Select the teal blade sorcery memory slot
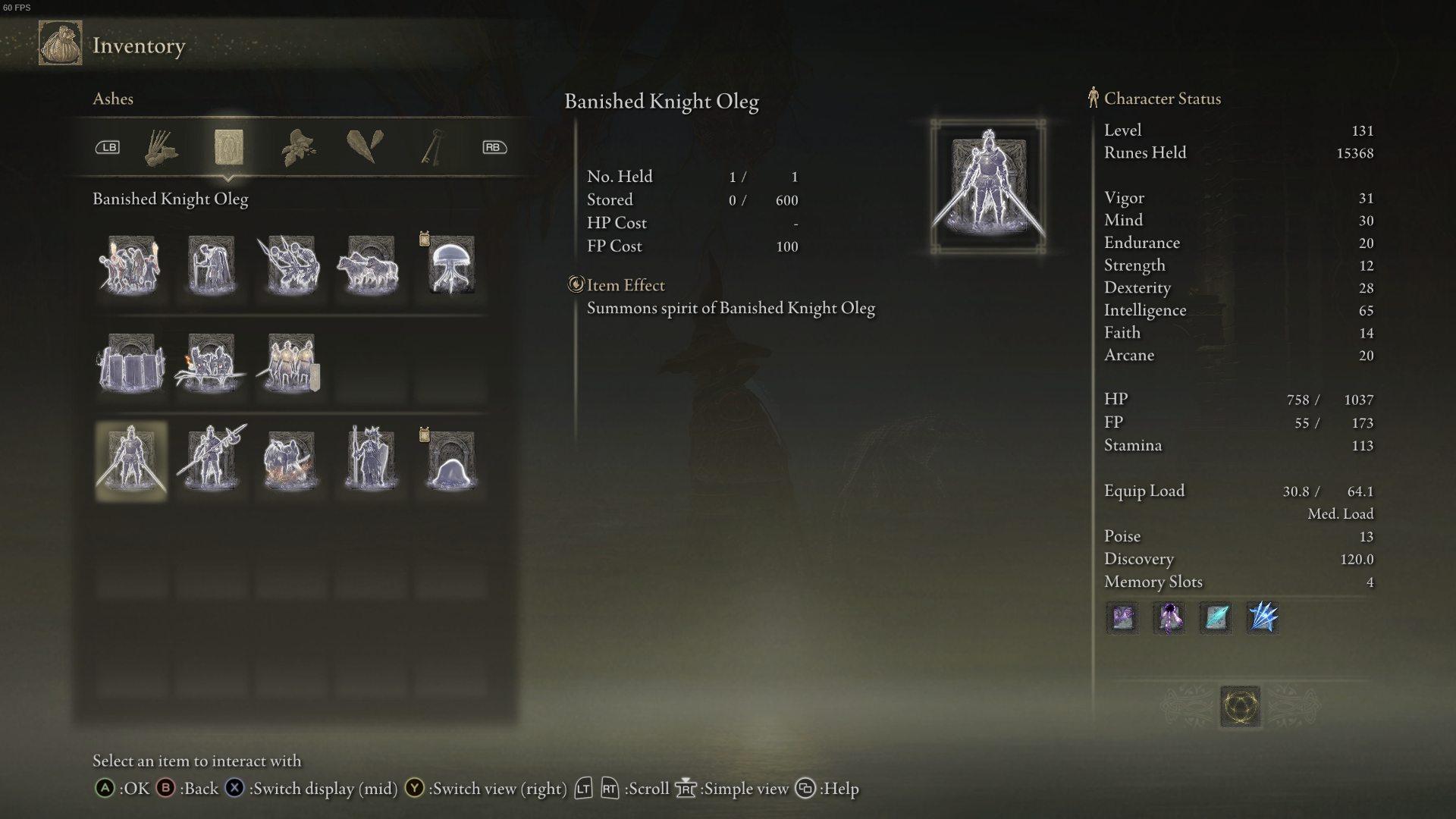Viewport: 1456px width, 819px height. pyautogui.click(x=1215, y=618)
